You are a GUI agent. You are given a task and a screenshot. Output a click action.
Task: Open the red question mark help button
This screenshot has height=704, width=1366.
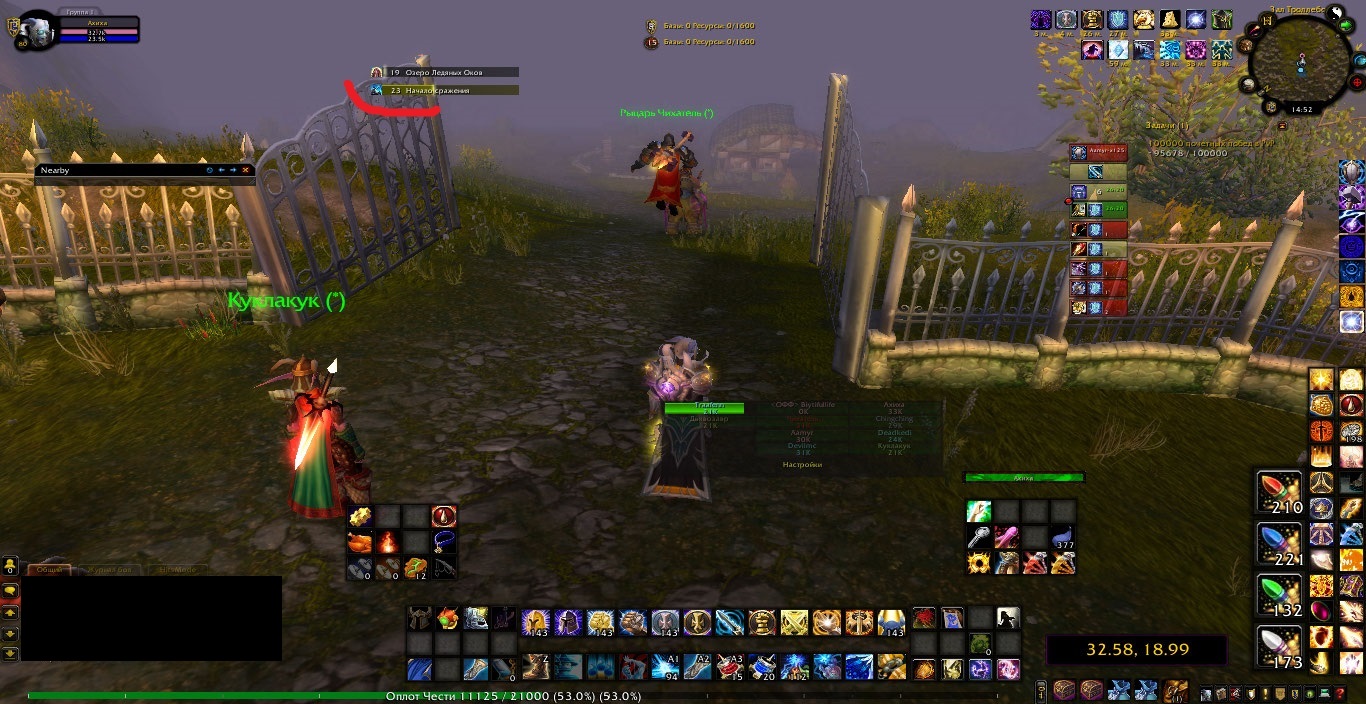coord(1341,694)
